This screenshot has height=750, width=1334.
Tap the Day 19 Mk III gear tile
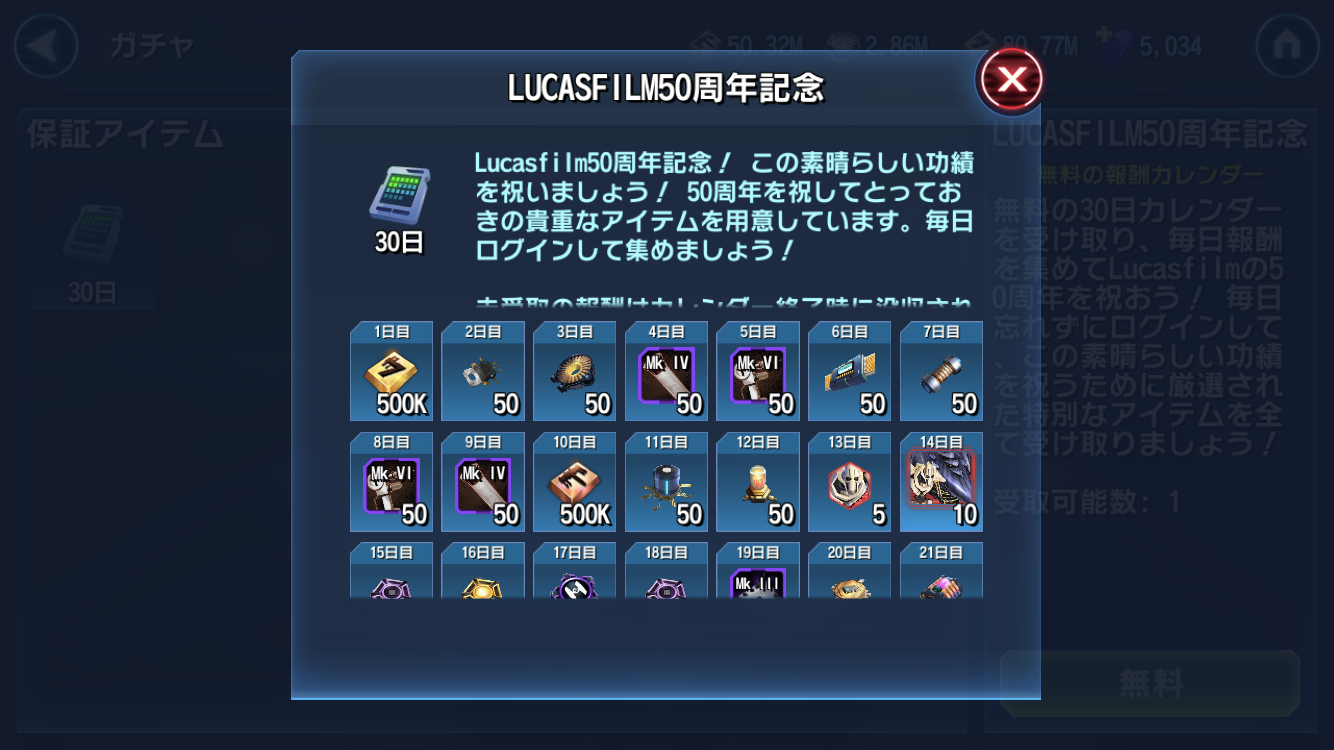coord(758,572)
